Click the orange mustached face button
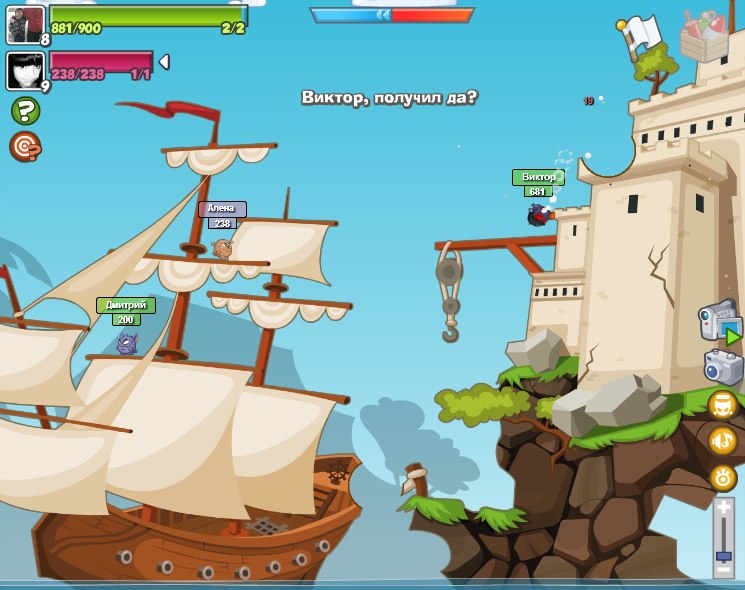 coord(722,404)
